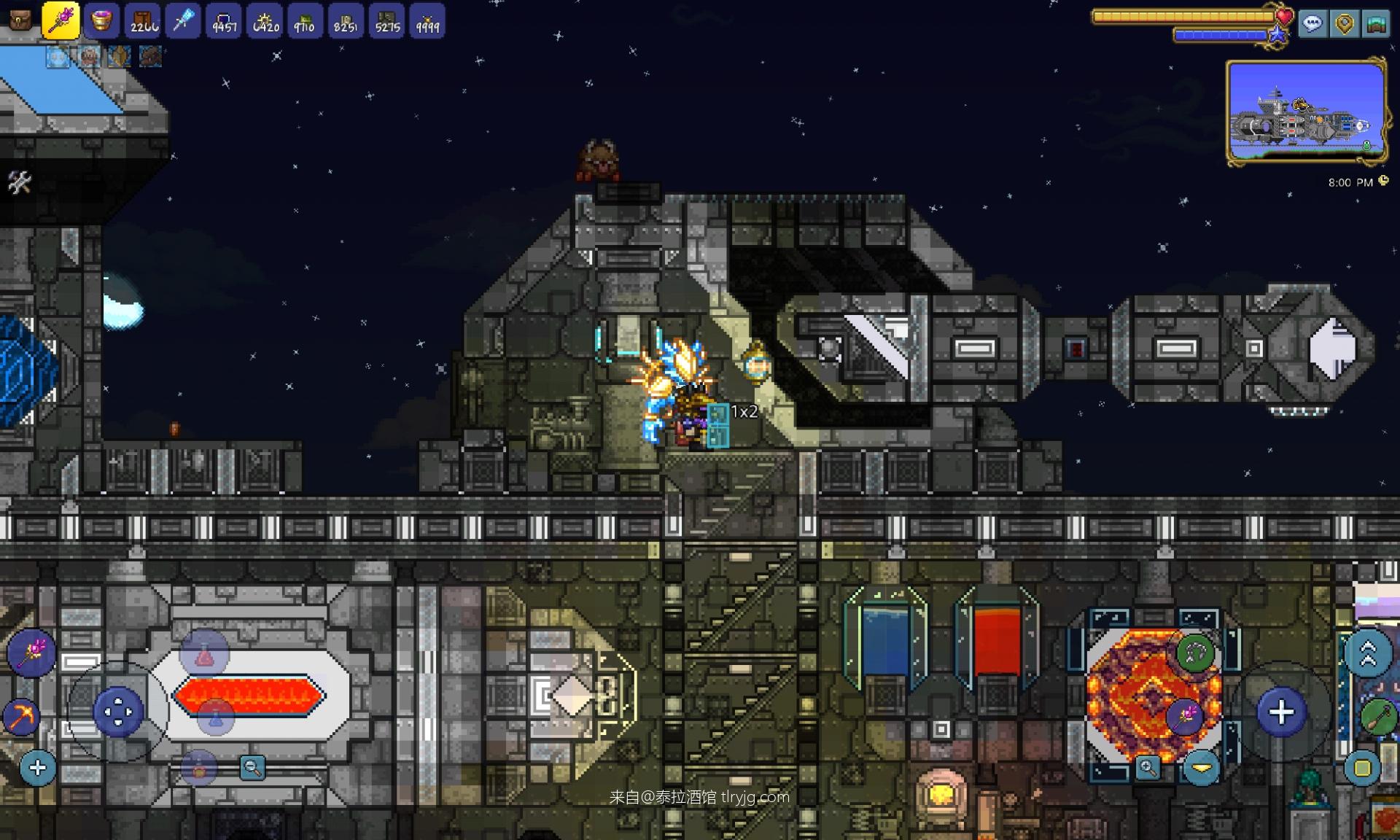
Task: Use the pickaxe quick button
Action: coord(21,716)
